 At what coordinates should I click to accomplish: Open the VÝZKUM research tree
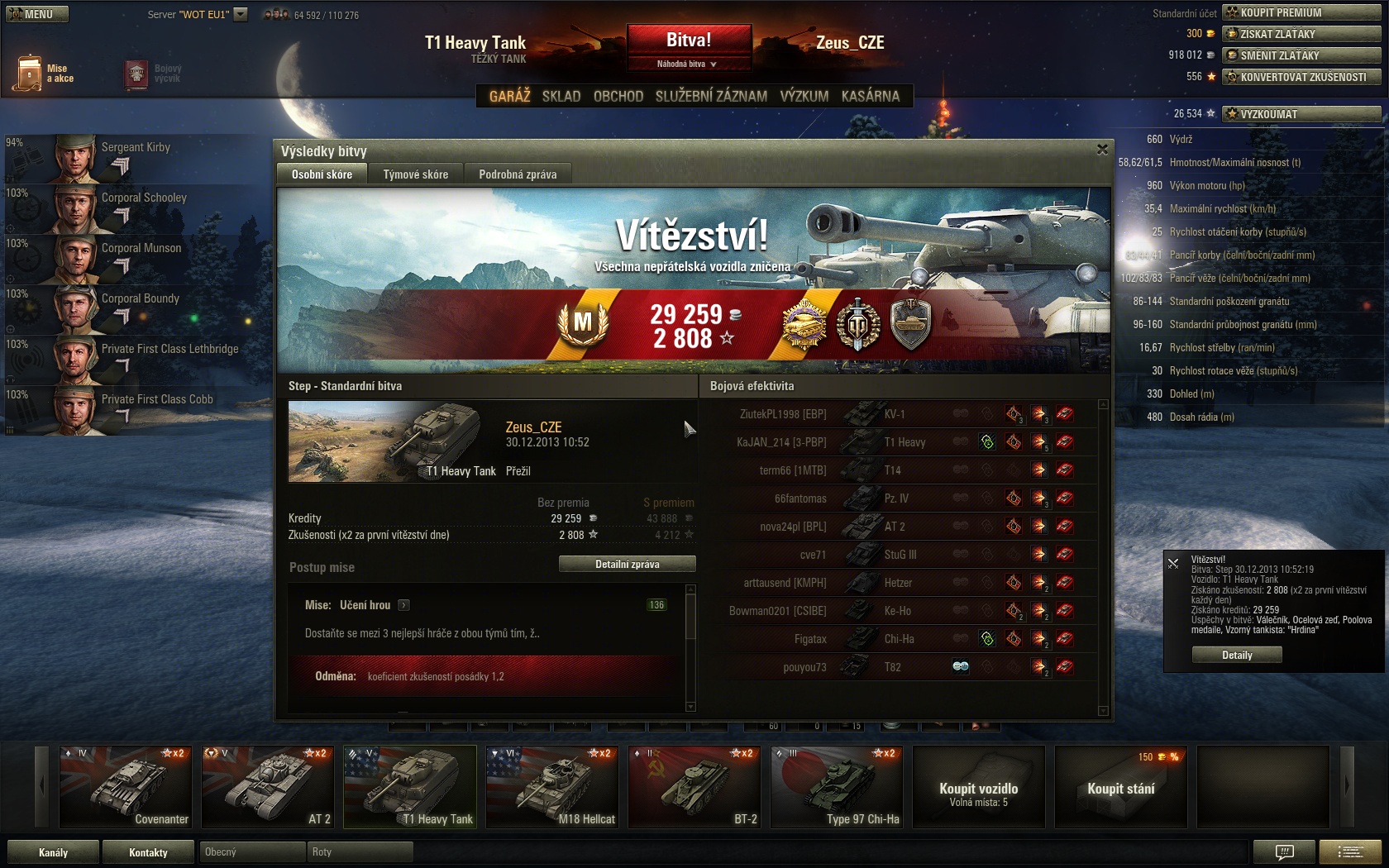pyautogui.click(x=804, y=96)
